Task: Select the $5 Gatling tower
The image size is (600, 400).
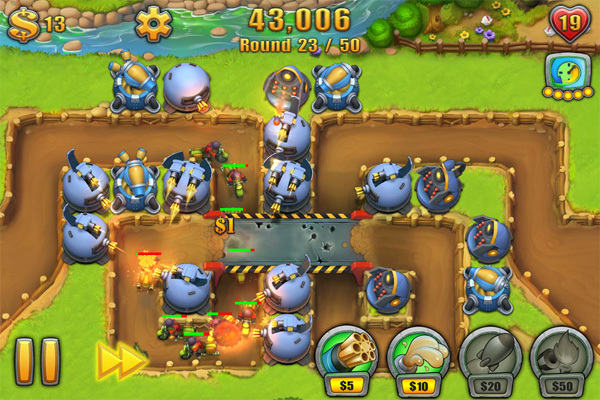Action: (343, 353)
